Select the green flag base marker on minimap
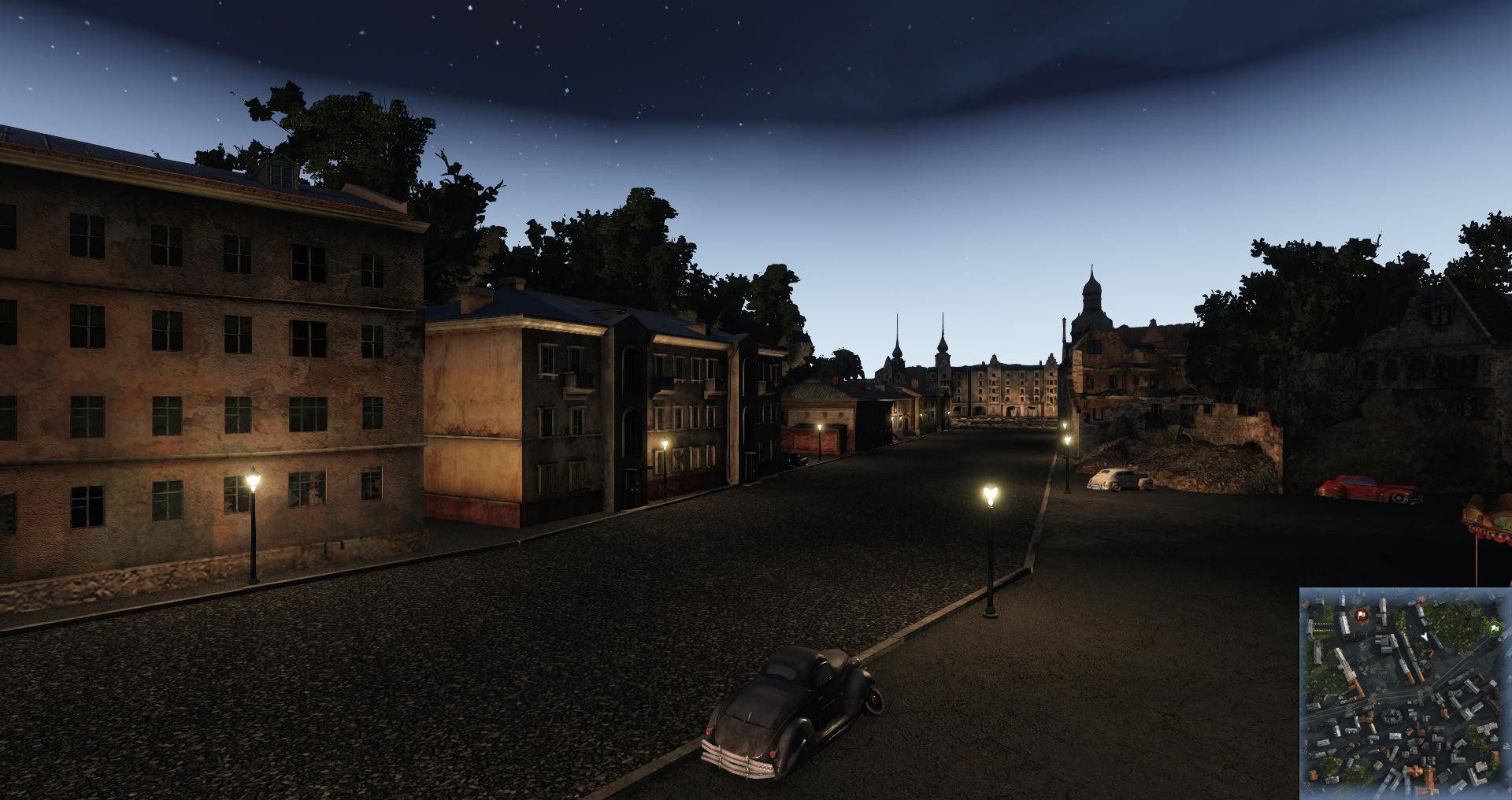The width and height of the screenshot is (1512, 800). click(1493, 628)
